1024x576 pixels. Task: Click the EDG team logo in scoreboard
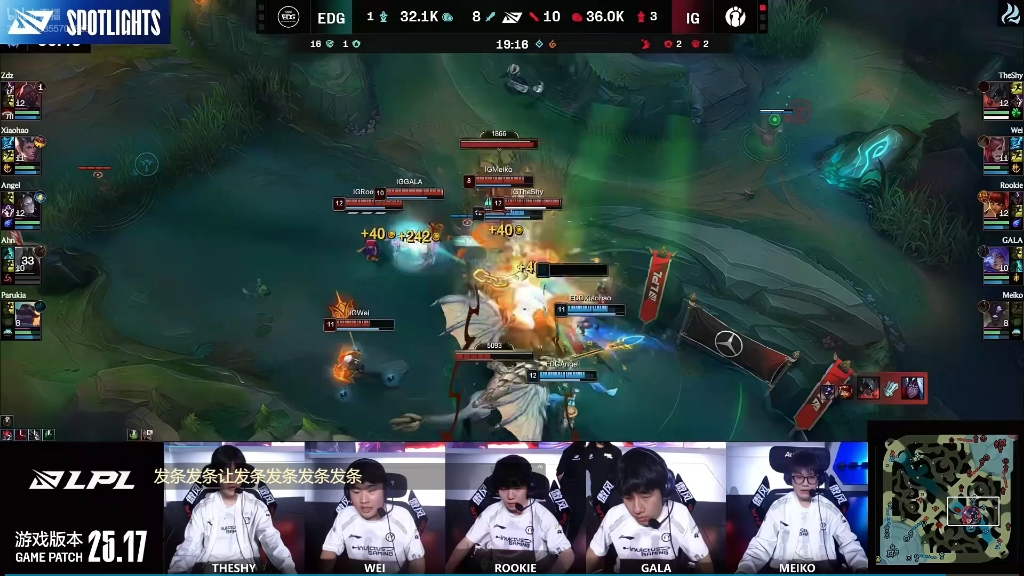coord(289,17)
